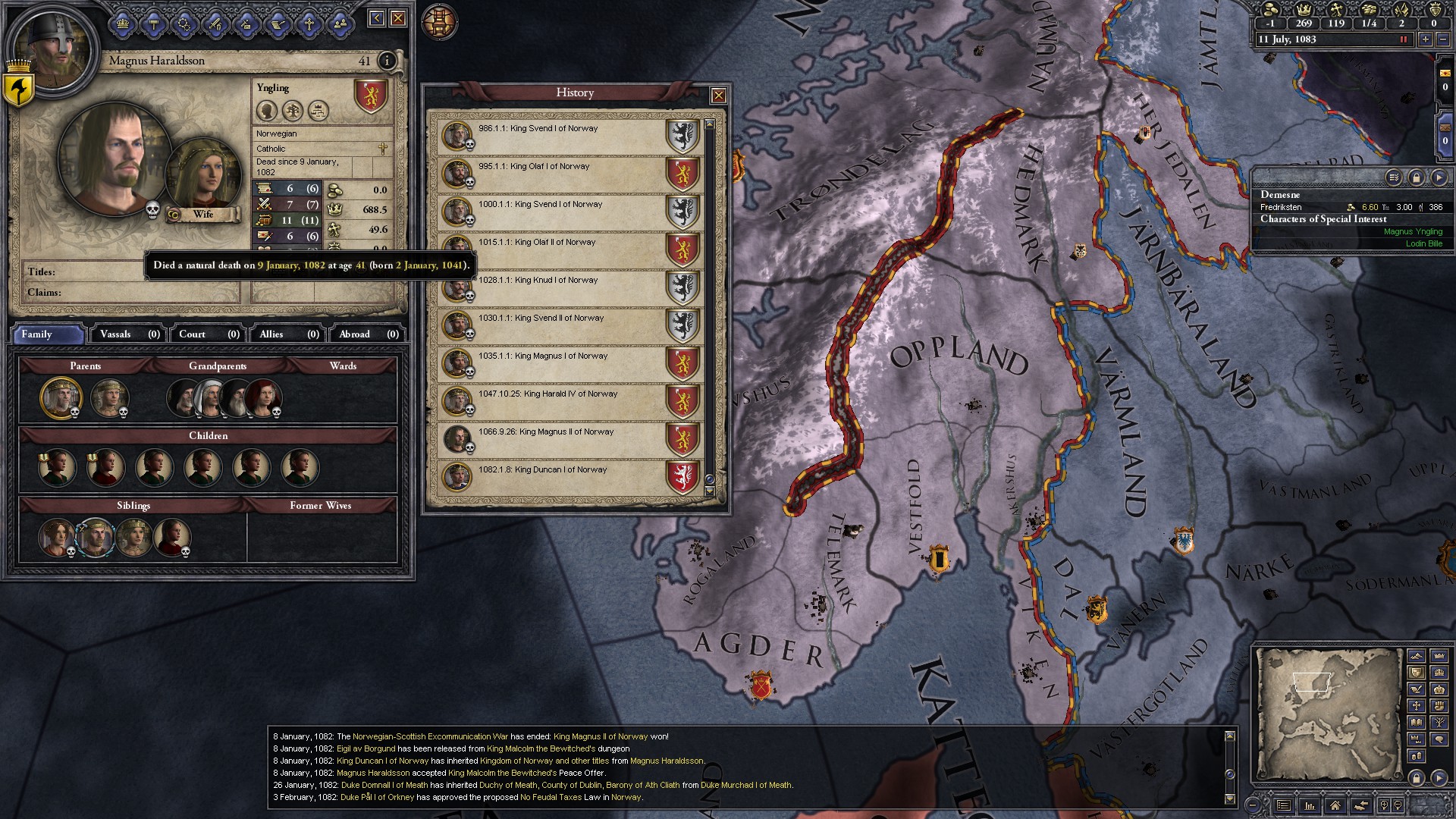The width and height of the screenshot is (1456, 819).
Task: Increase game speed with plus button
Action: pyautogui.click(x=1426, y=39)
